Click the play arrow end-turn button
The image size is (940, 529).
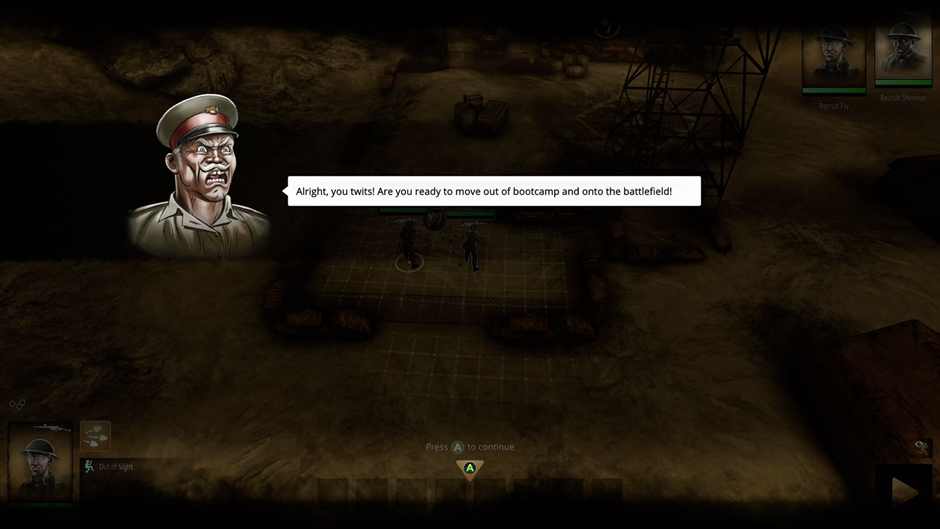pyautogui.click(x=905, y=490)
